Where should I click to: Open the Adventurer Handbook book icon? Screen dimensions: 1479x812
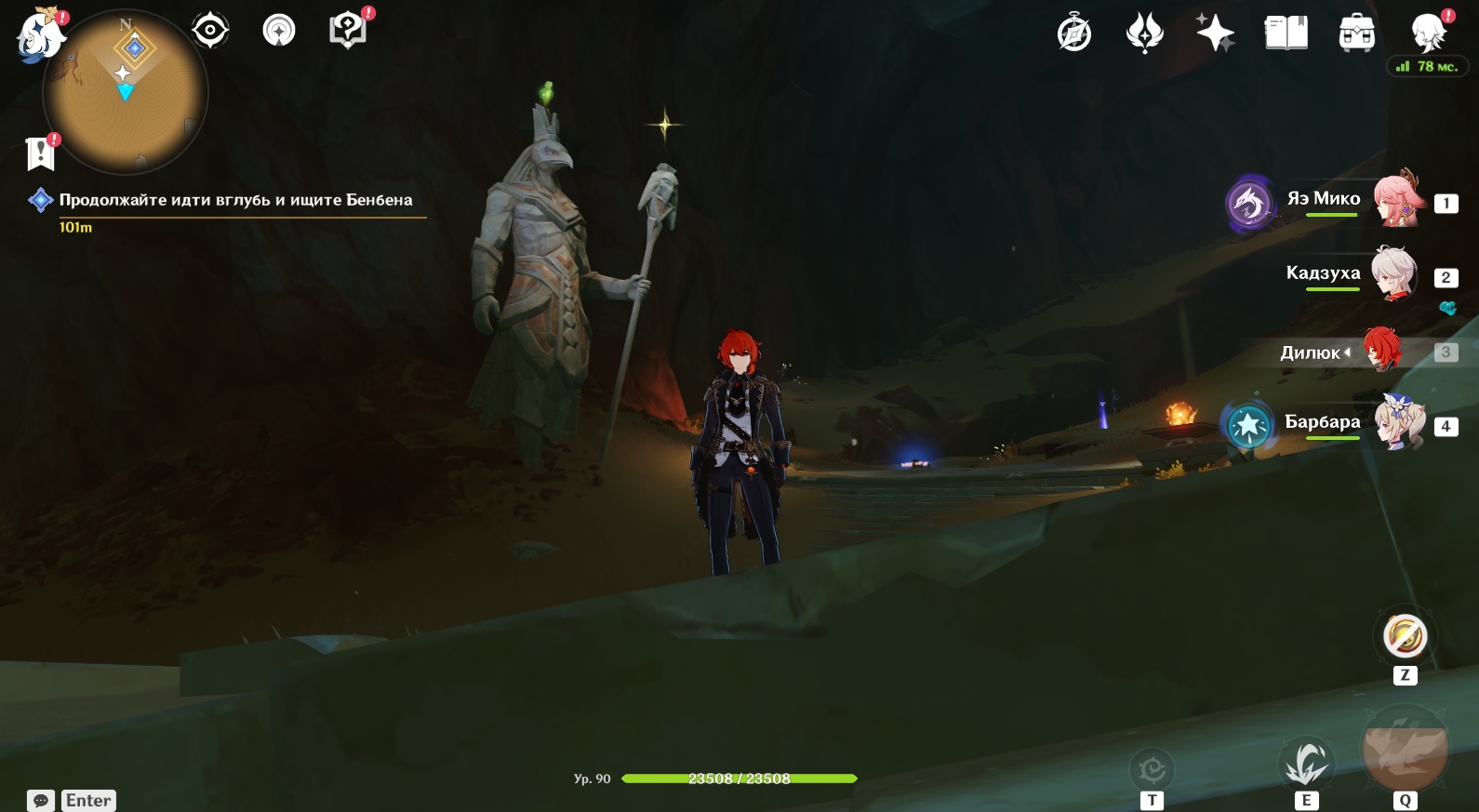1286,33
